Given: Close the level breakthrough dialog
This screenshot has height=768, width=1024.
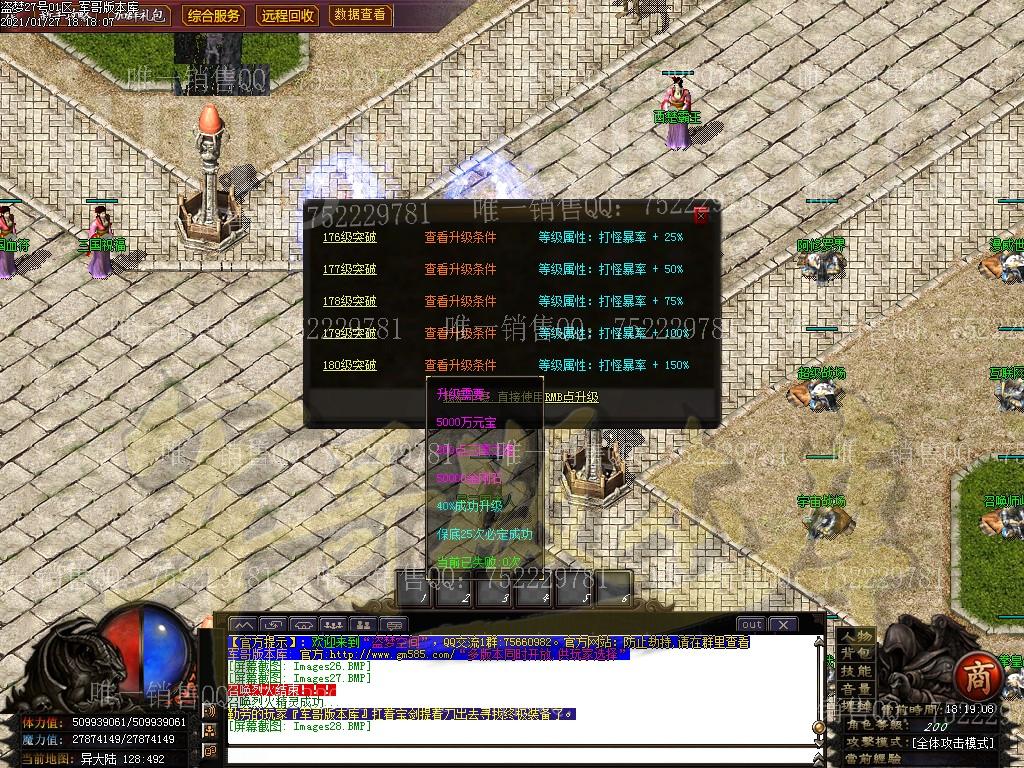Looking at the screenshot, I should [701, 215].
